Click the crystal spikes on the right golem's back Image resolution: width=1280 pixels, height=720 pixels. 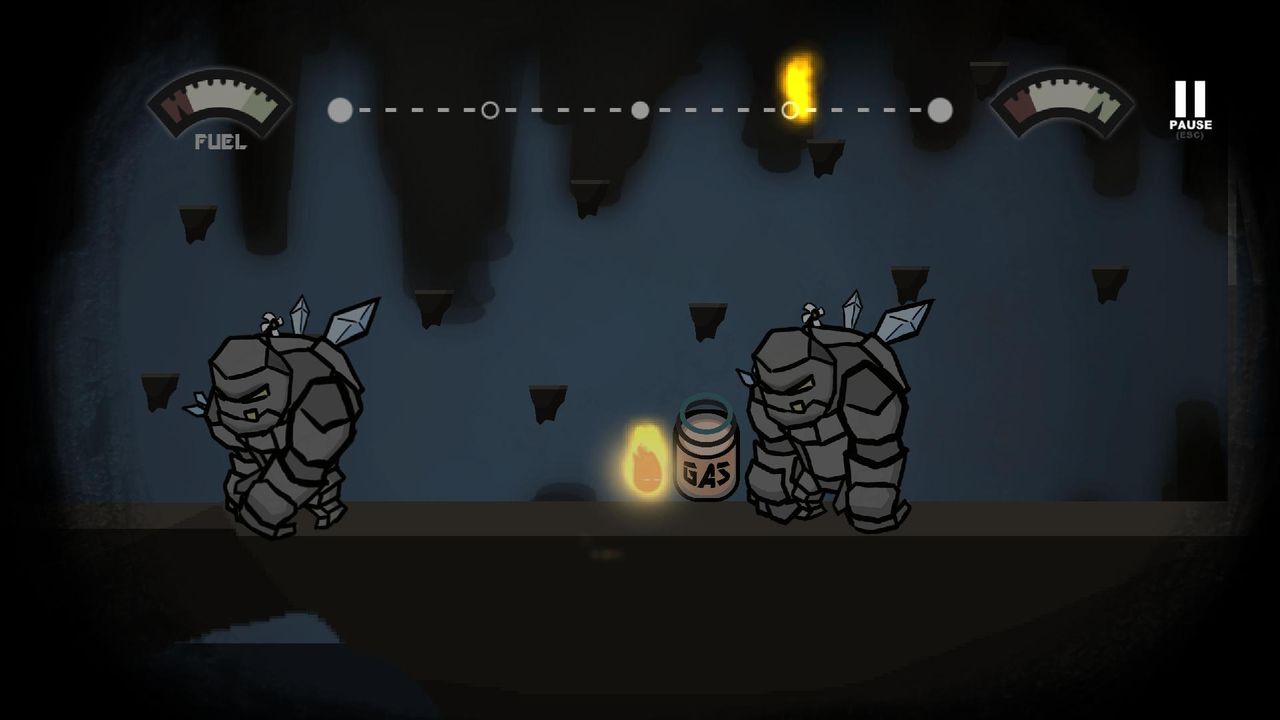tap(900, 320)
